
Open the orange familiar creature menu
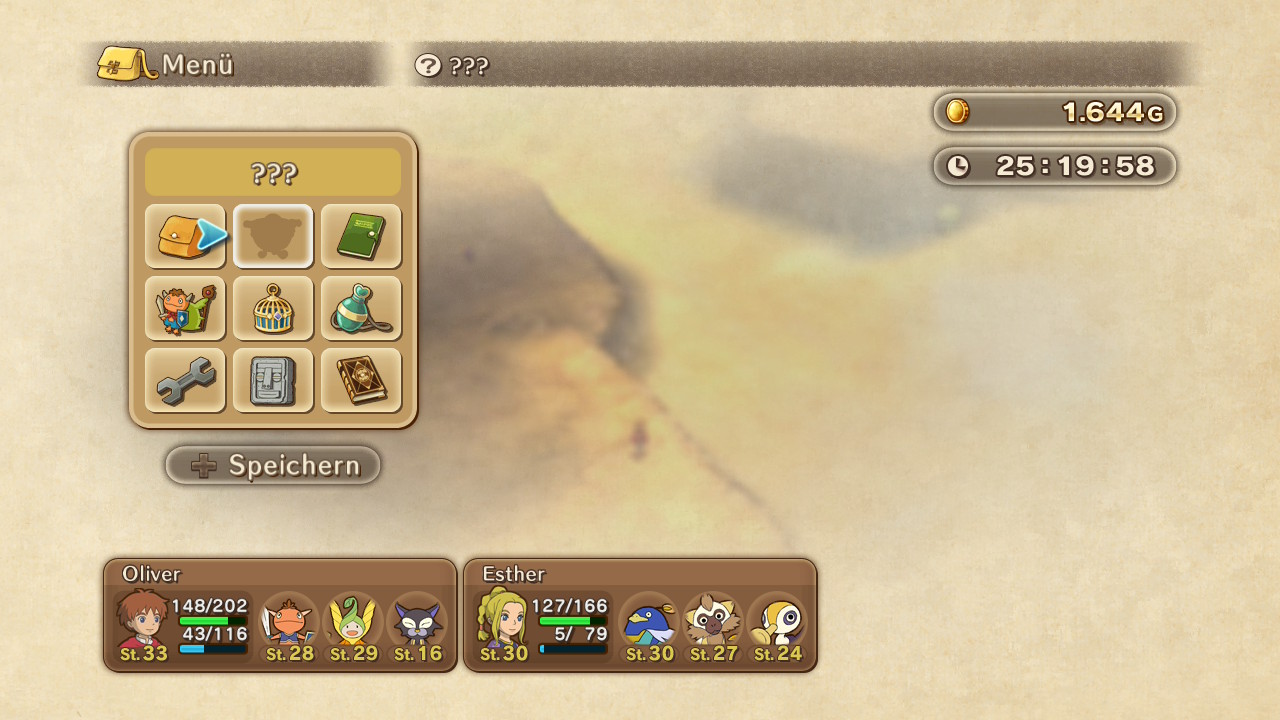tap(184, 308)
